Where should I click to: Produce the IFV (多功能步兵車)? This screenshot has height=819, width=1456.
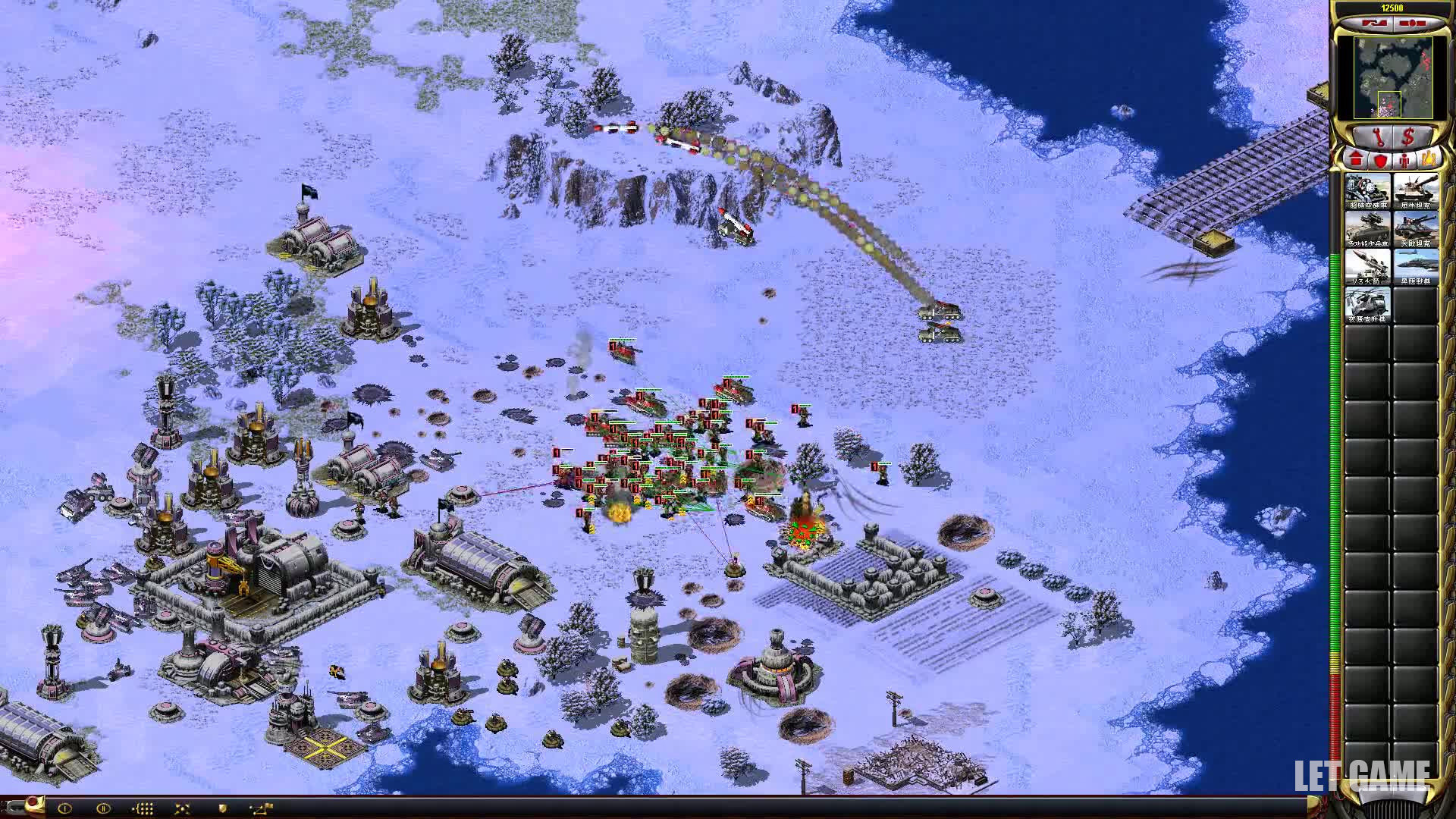point(1367,228)
